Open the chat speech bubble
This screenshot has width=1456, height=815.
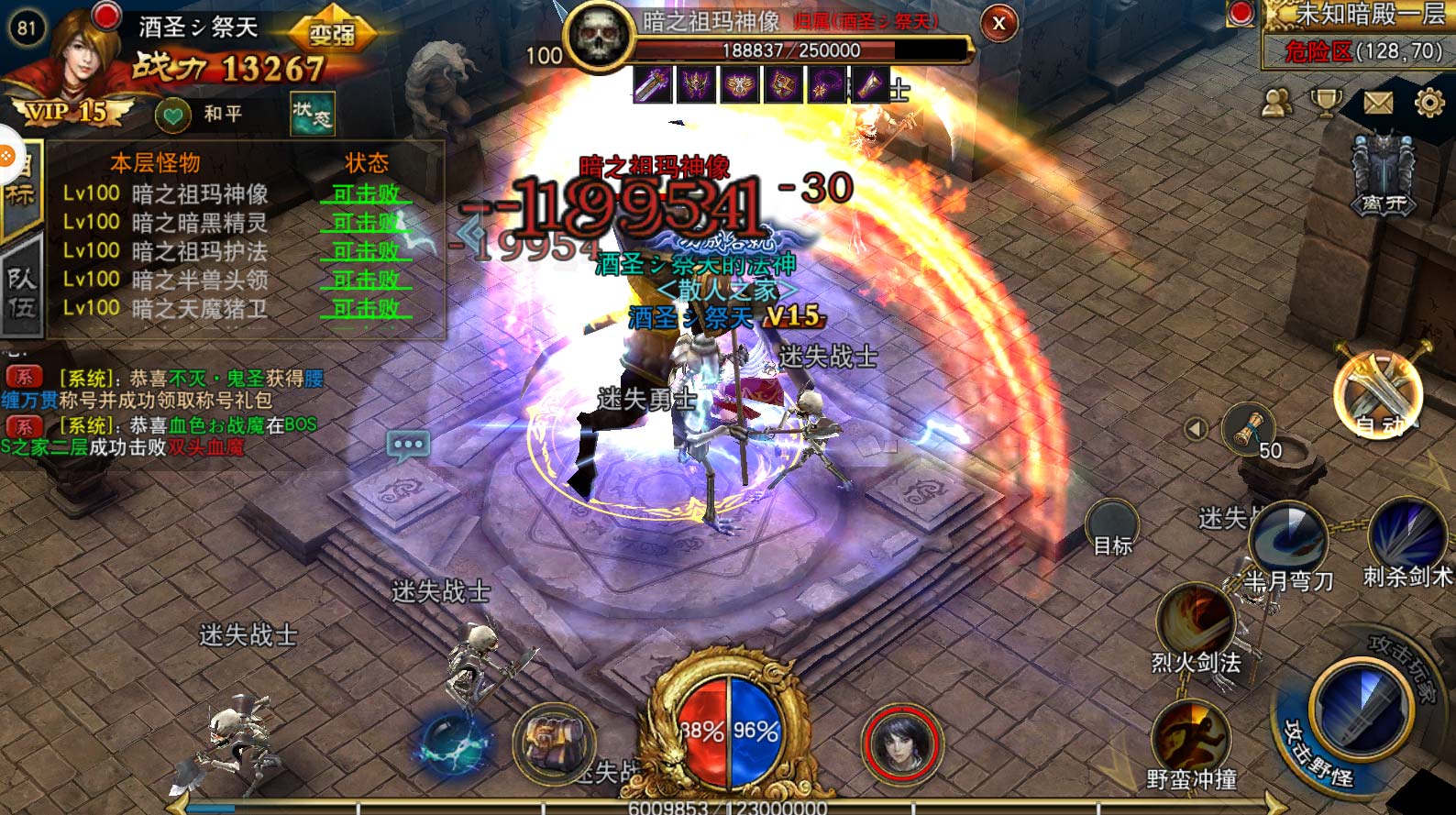[x=408, y=446]
